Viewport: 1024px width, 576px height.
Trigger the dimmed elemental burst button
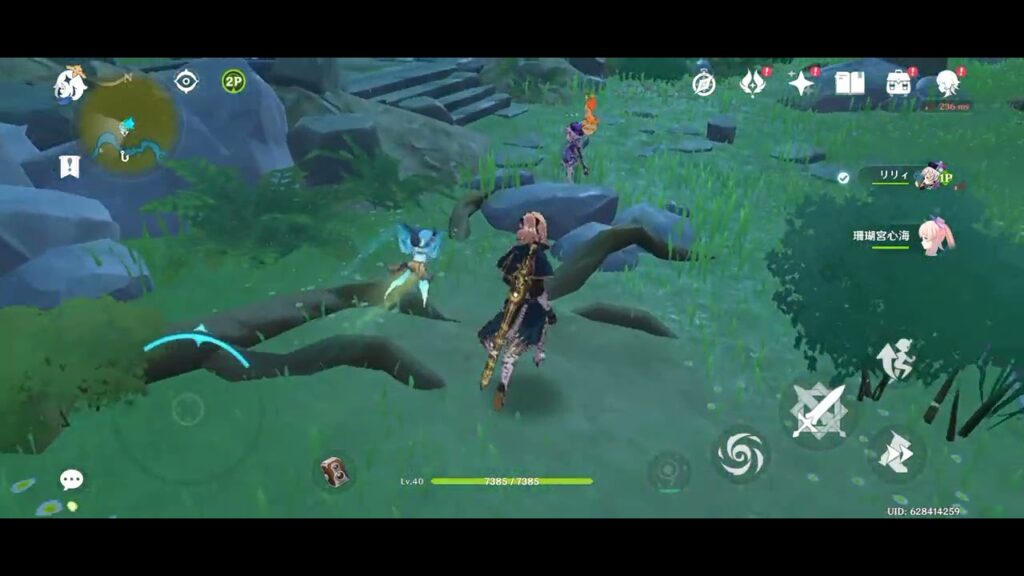668,471
